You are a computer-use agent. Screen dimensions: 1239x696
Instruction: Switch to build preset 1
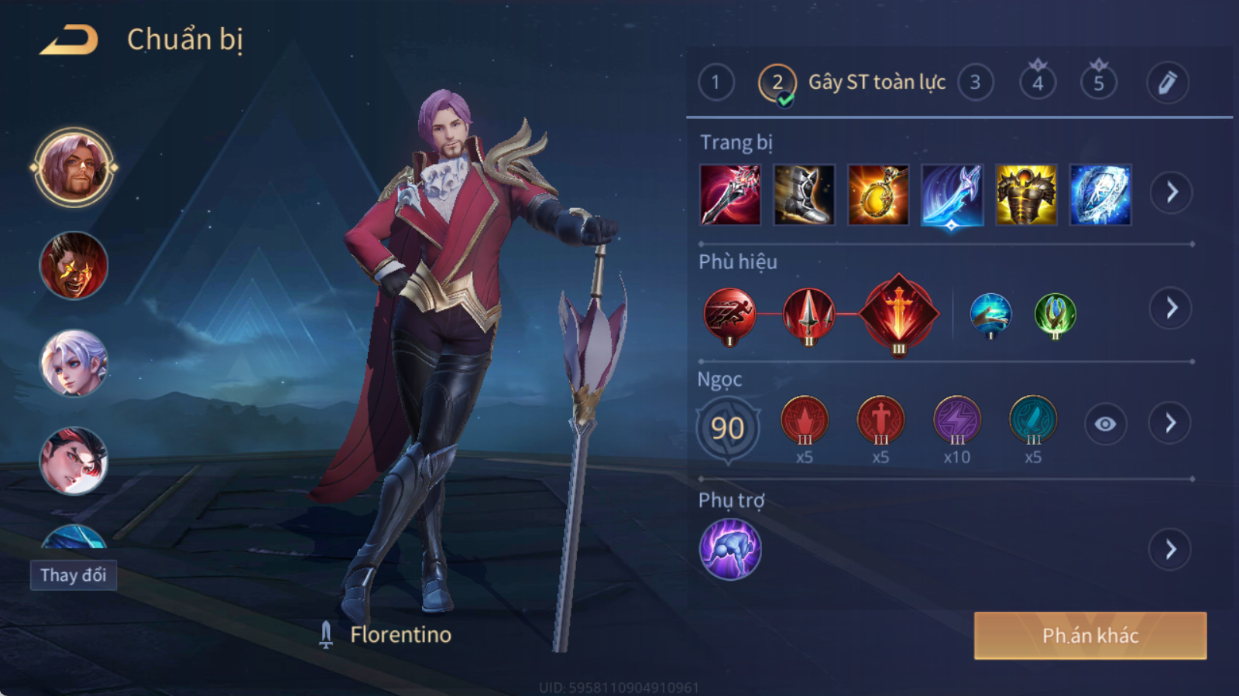715,82
